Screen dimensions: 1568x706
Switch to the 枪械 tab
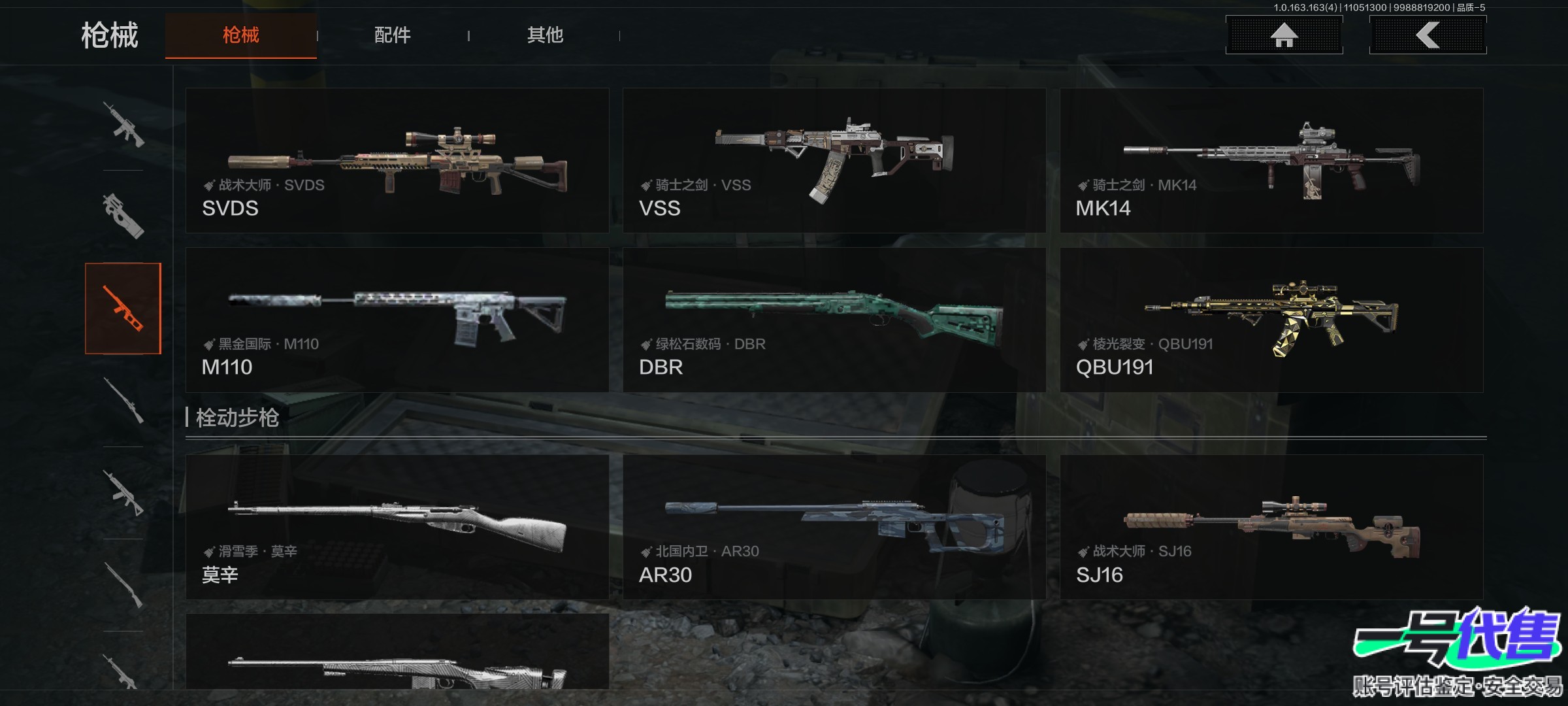pos(240,35)
